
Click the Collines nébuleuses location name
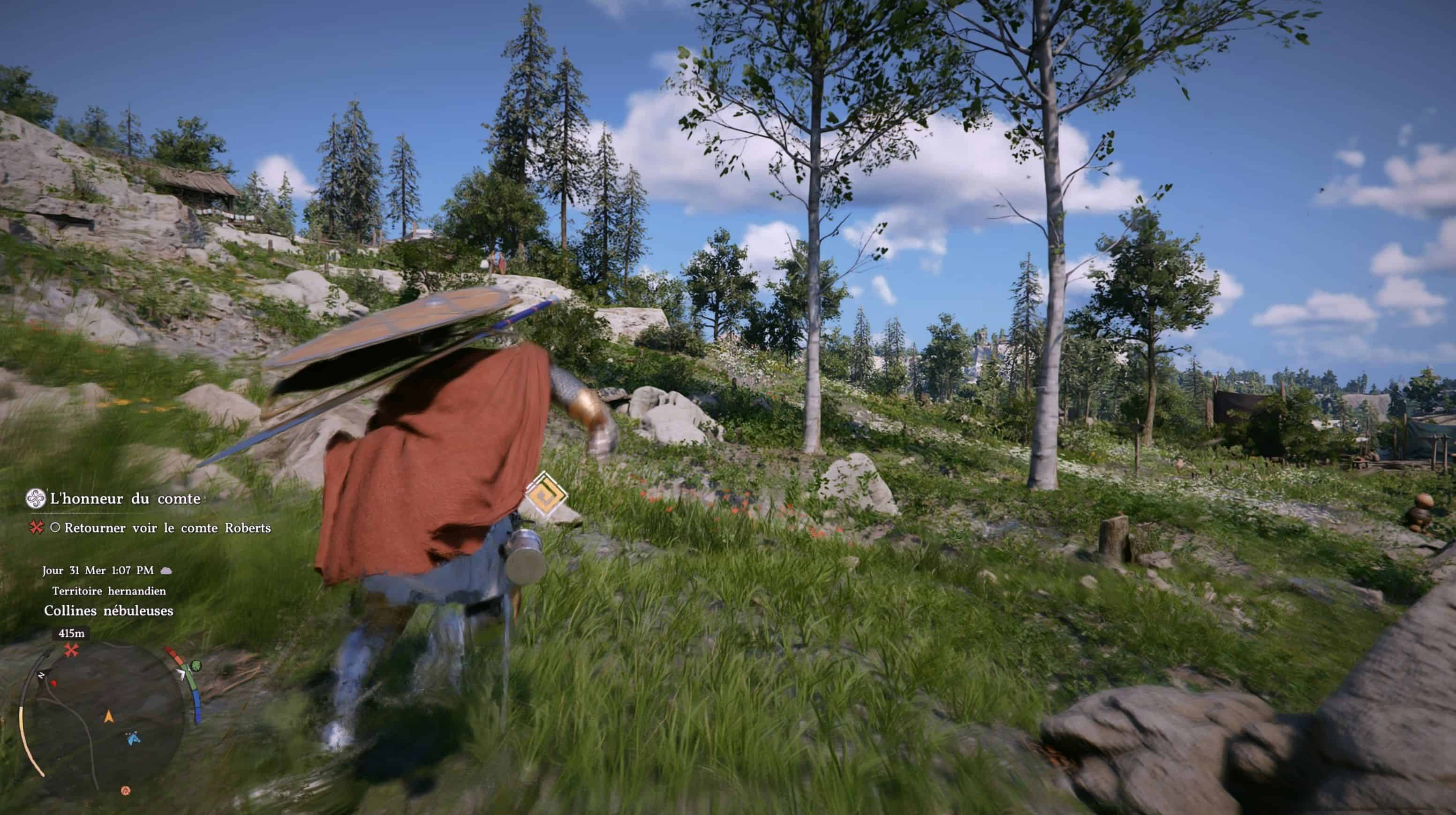[108, 611]
